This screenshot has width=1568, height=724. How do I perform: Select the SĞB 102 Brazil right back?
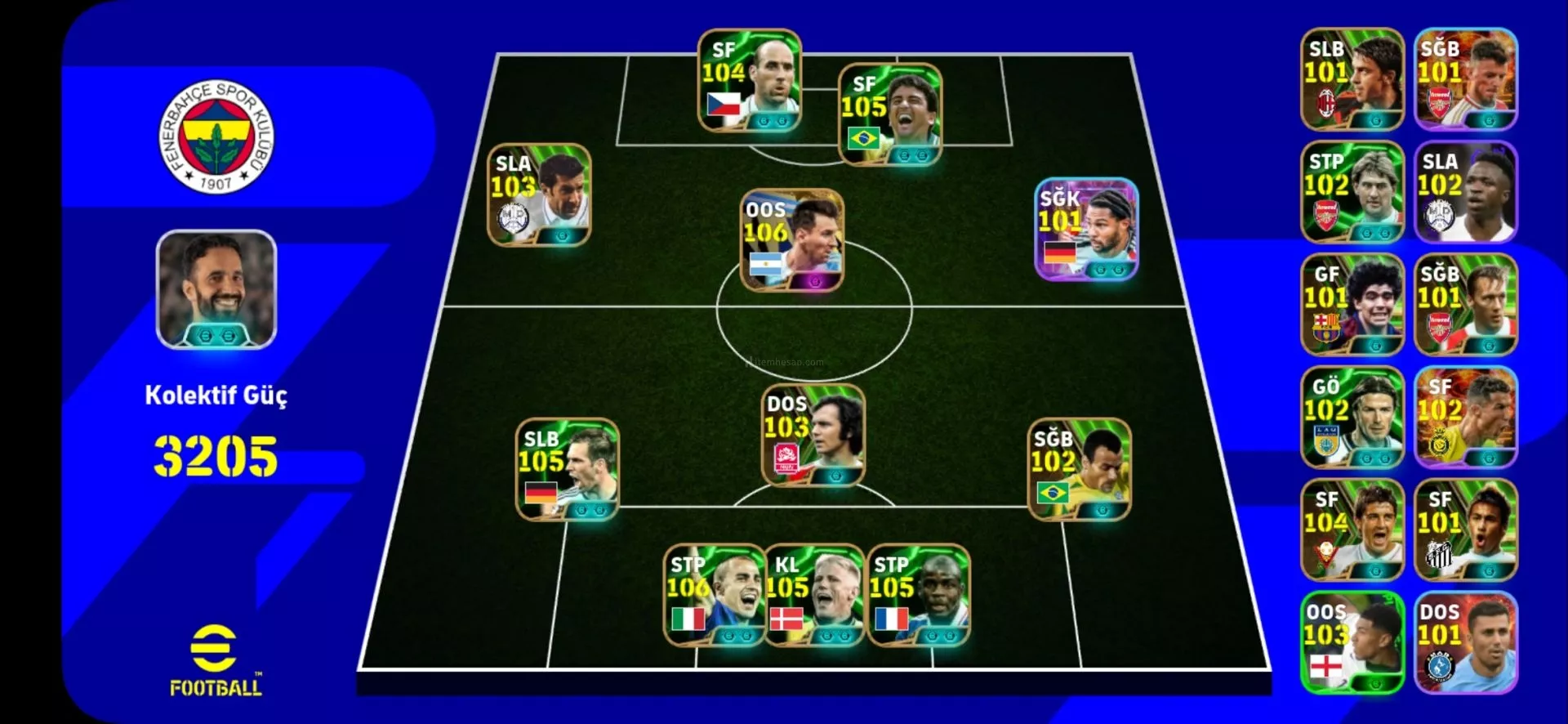(x=1079, y=469)
